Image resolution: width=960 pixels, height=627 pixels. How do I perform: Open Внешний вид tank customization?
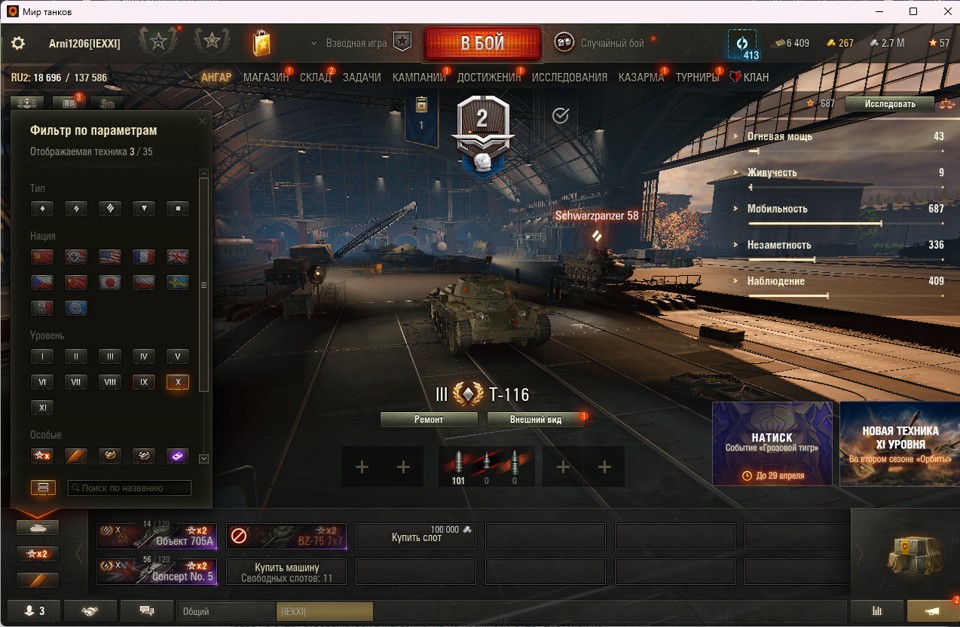click(x=535, y=420)
